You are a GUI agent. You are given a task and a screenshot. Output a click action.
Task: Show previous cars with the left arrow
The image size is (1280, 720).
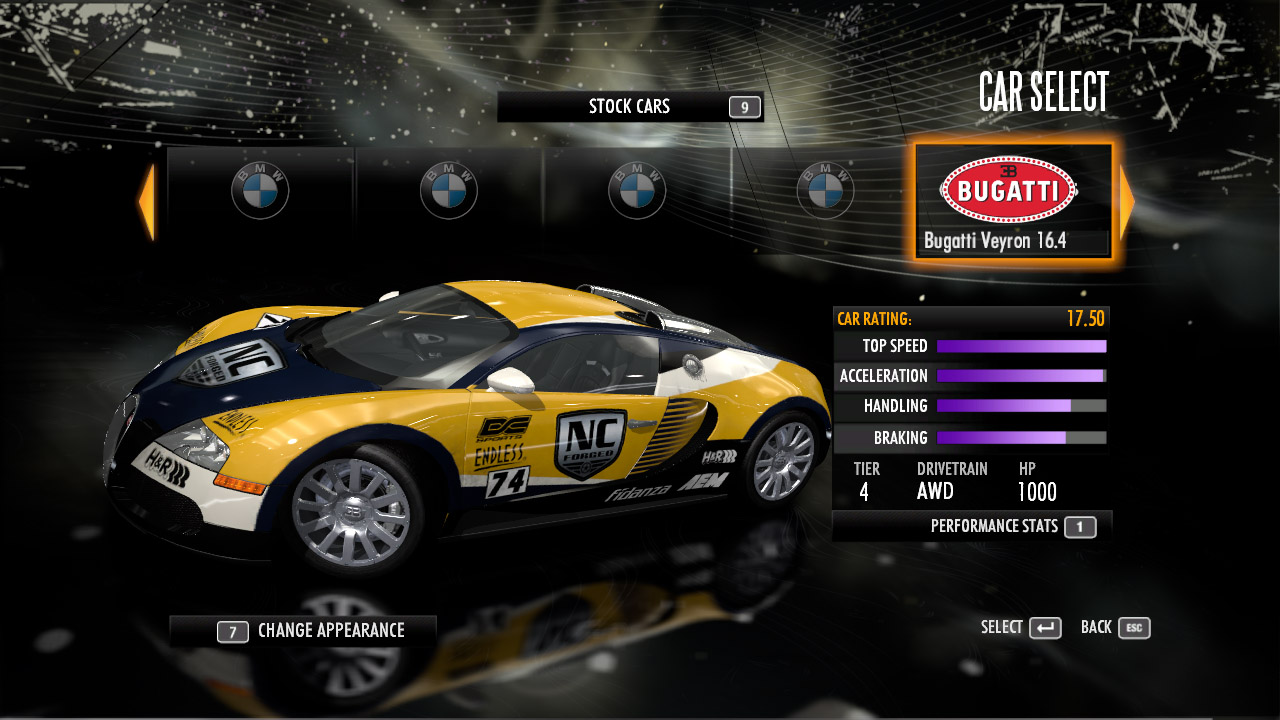point(147,203)
